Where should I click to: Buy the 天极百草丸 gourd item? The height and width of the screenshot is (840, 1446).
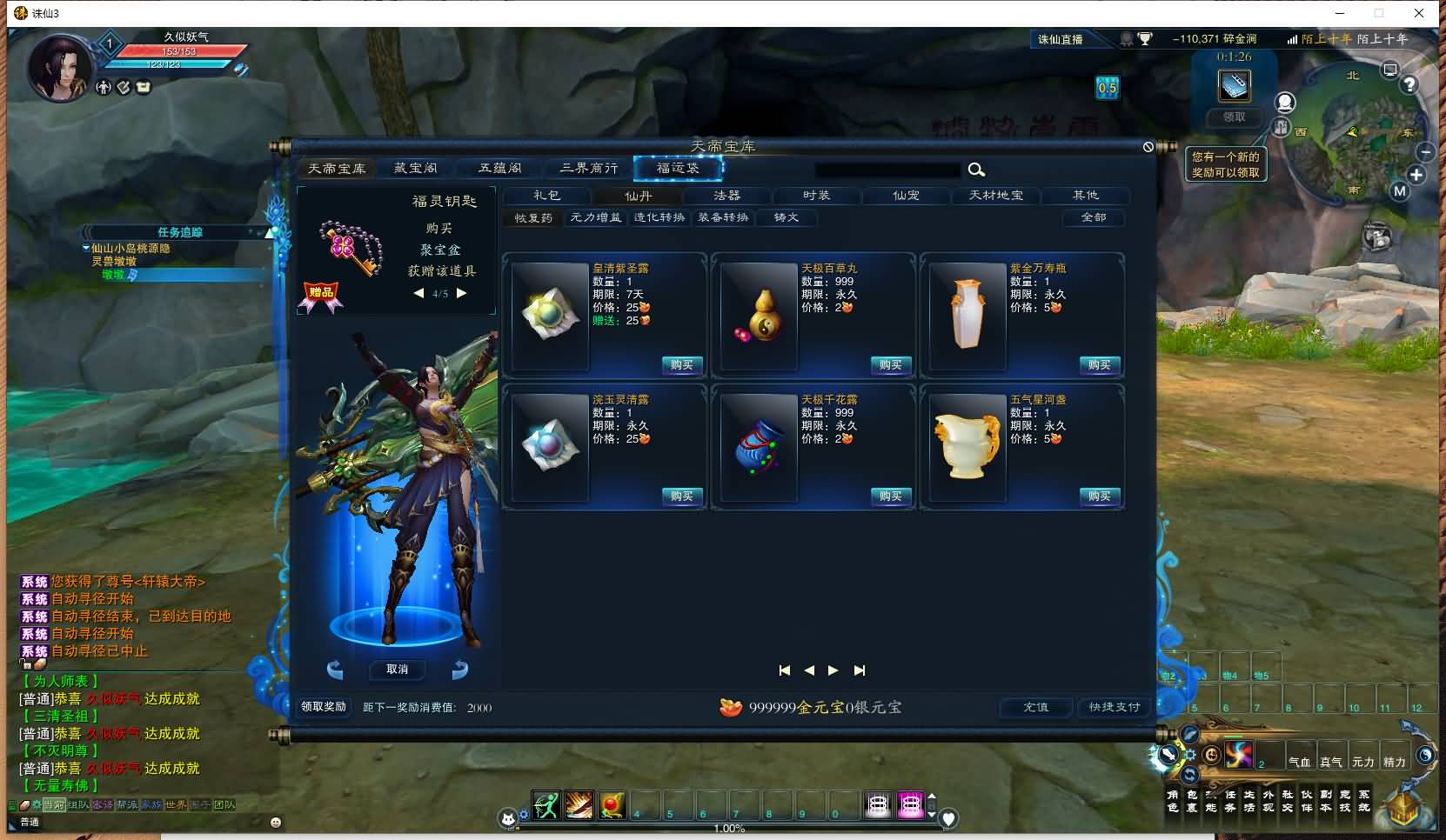[890, 365]
